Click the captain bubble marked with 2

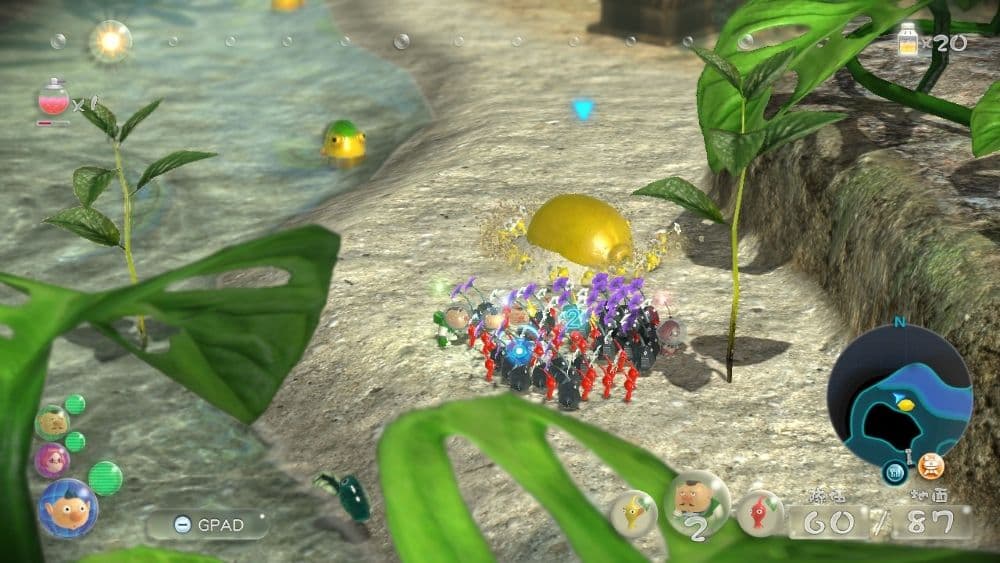point(696,503)
